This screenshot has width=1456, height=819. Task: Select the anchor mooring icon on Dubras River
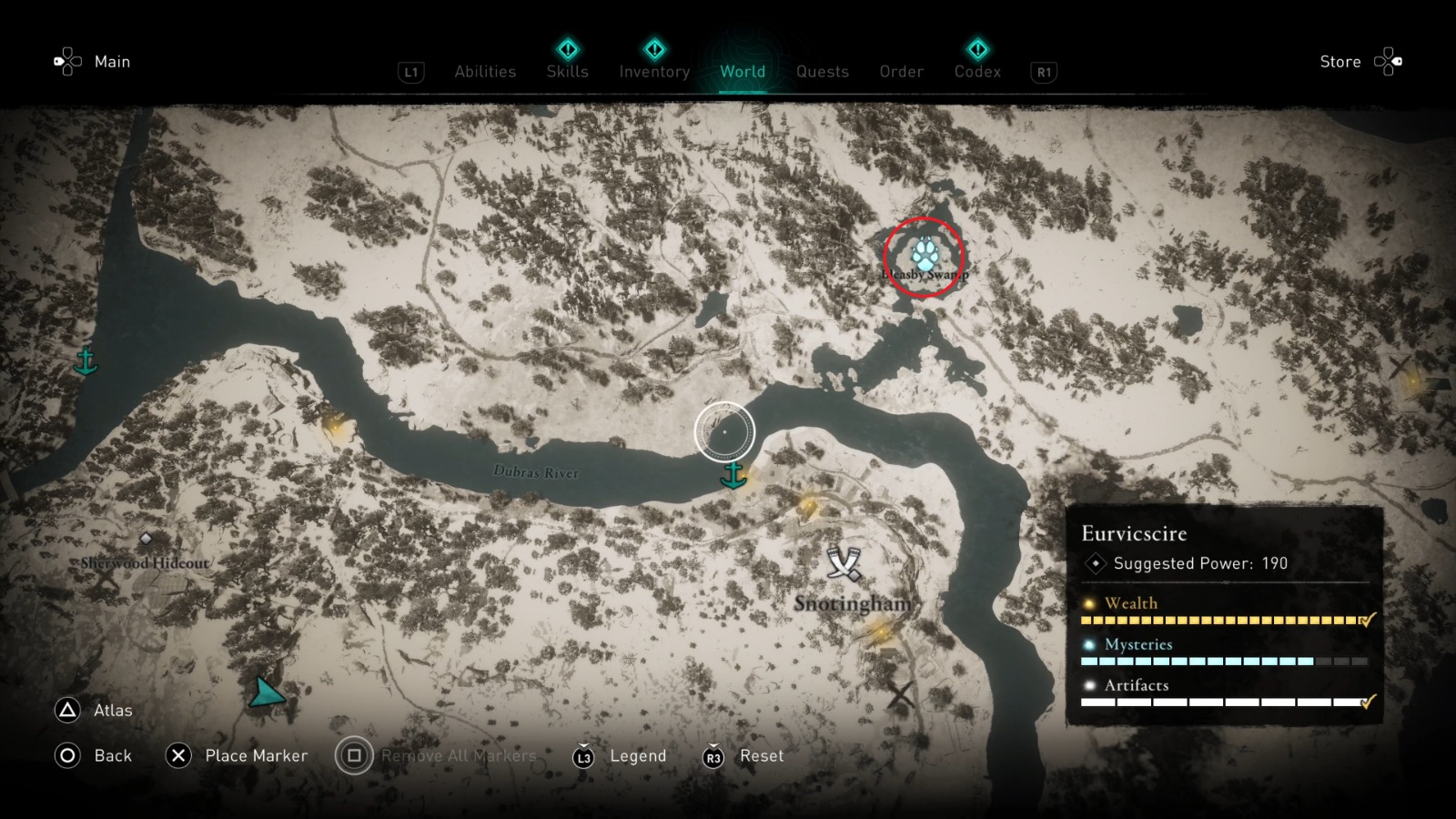click(733, 475)
